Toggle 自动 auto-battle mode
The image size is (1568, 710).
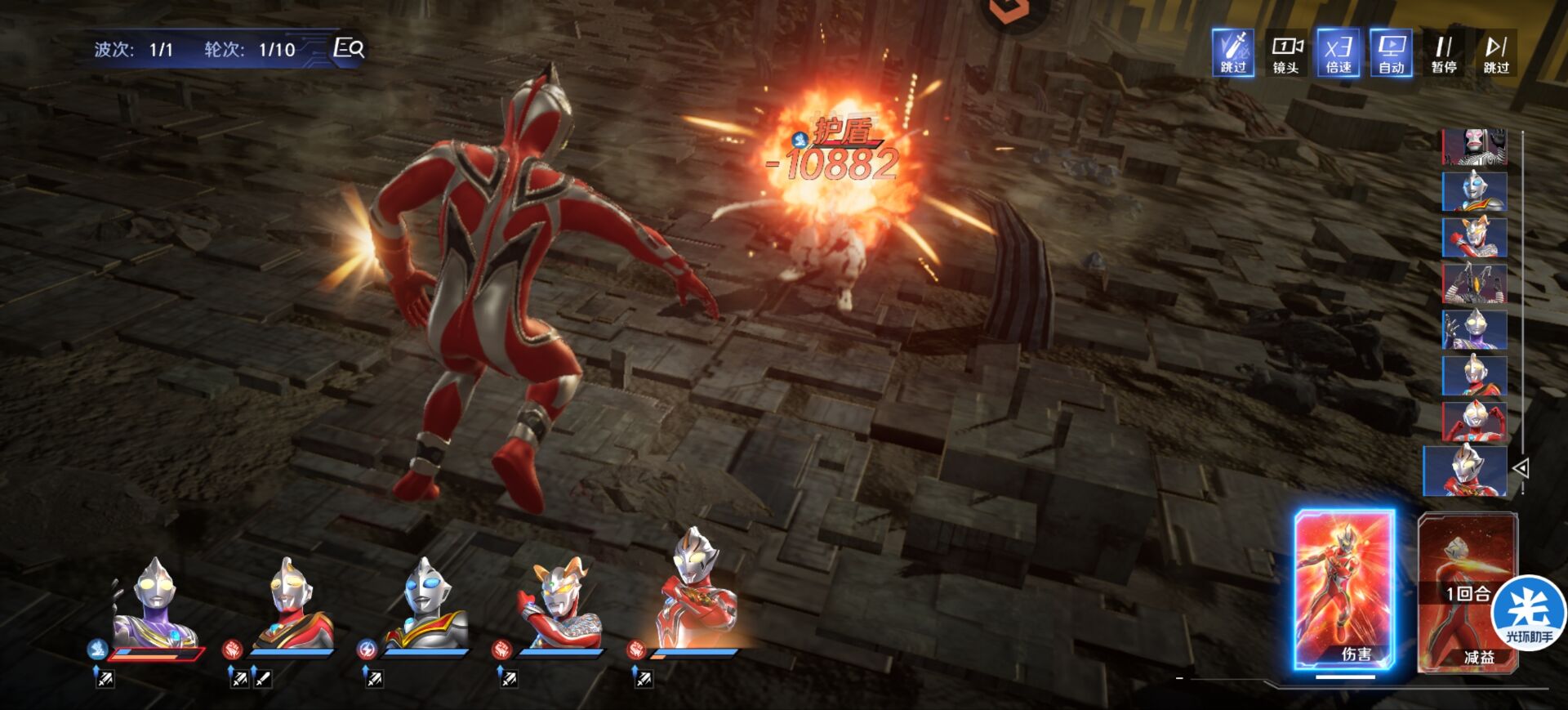(1391, 53)
